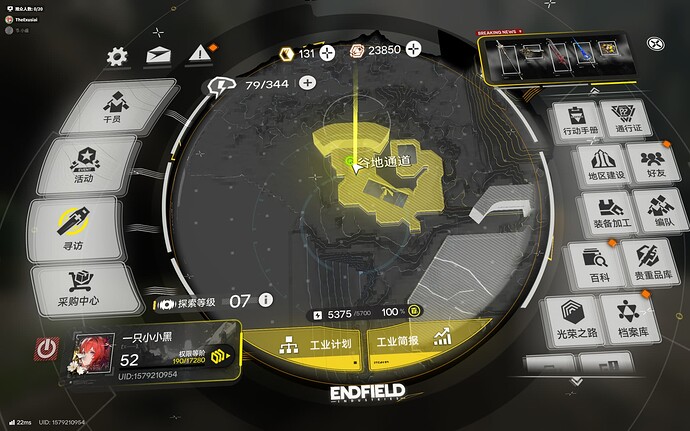
Task: Open player profile 一只小小黑
Action: [x=150, y=351]
